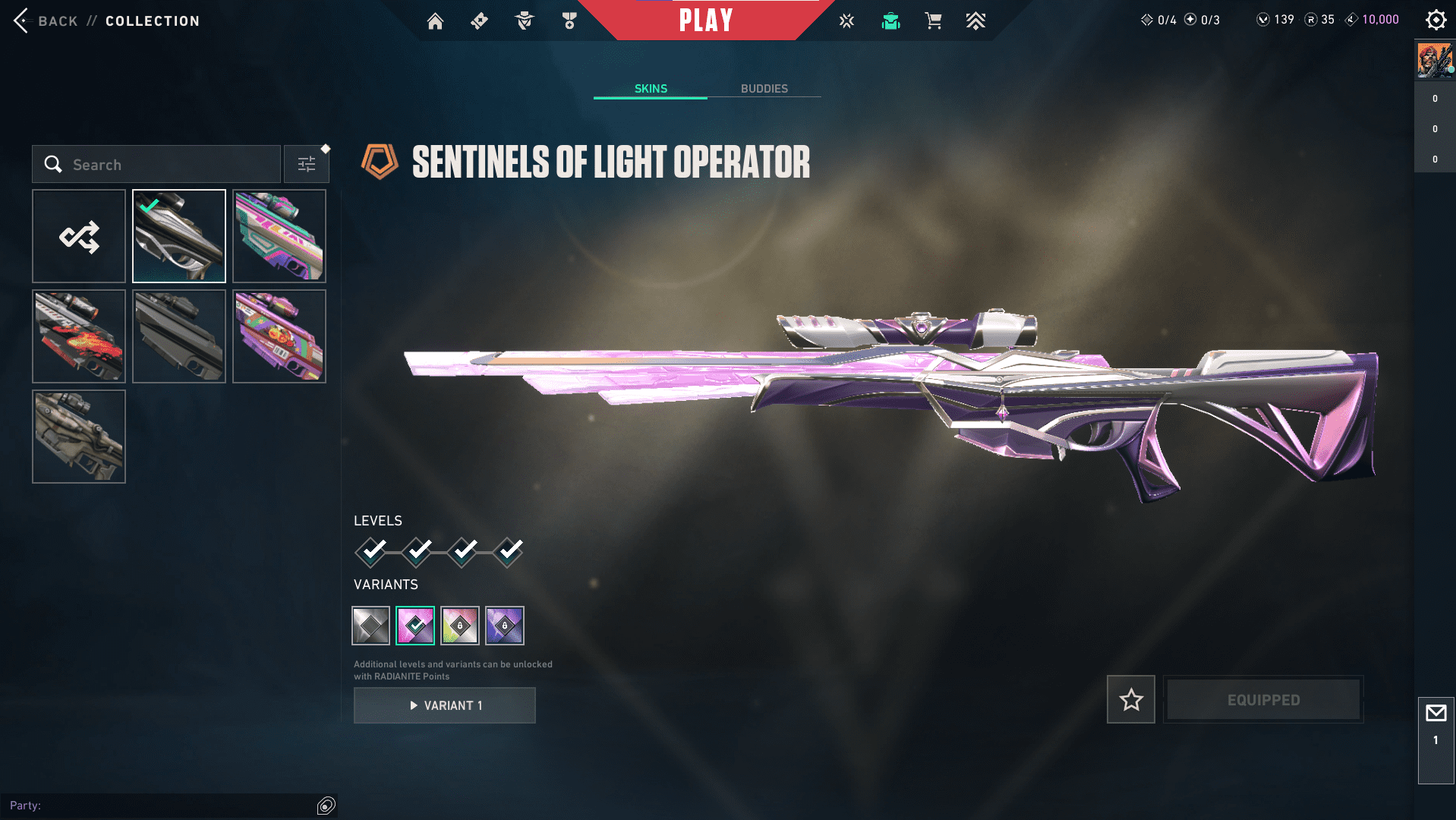Image resolution: width=1456 pixels, height=820 pixels.
Task: Open the mail inbox envelope
Action: [1436, 714]
